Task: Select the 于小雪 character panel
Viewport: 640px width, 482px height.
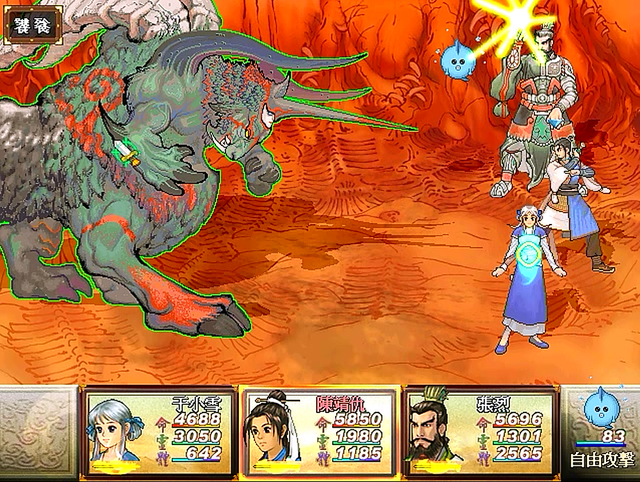Action: click(160, 432)
